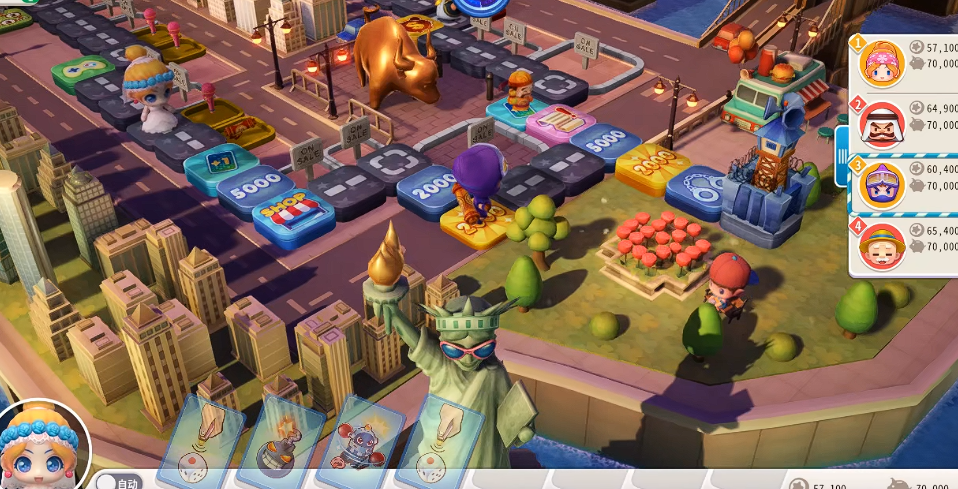Click the blonde princess player portrait

point(42,447)
